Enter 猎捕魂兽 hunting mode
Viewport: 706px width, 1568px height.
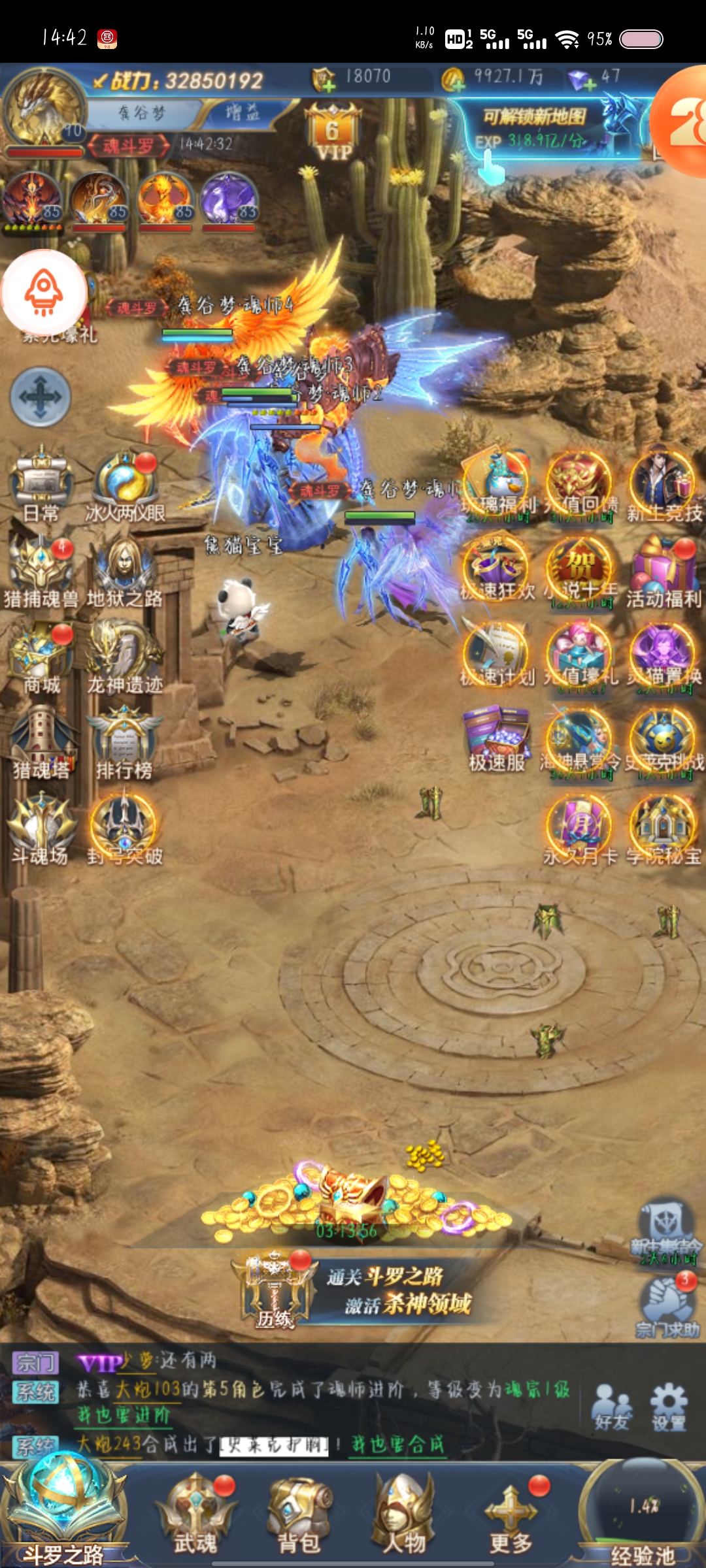pyautogui.click(x=41, y=568)
